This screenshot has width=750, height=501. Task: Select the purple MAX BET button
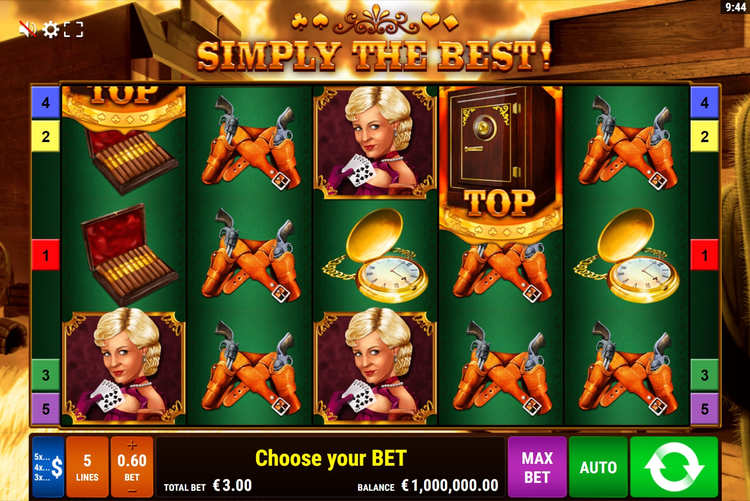click(537, 467)
